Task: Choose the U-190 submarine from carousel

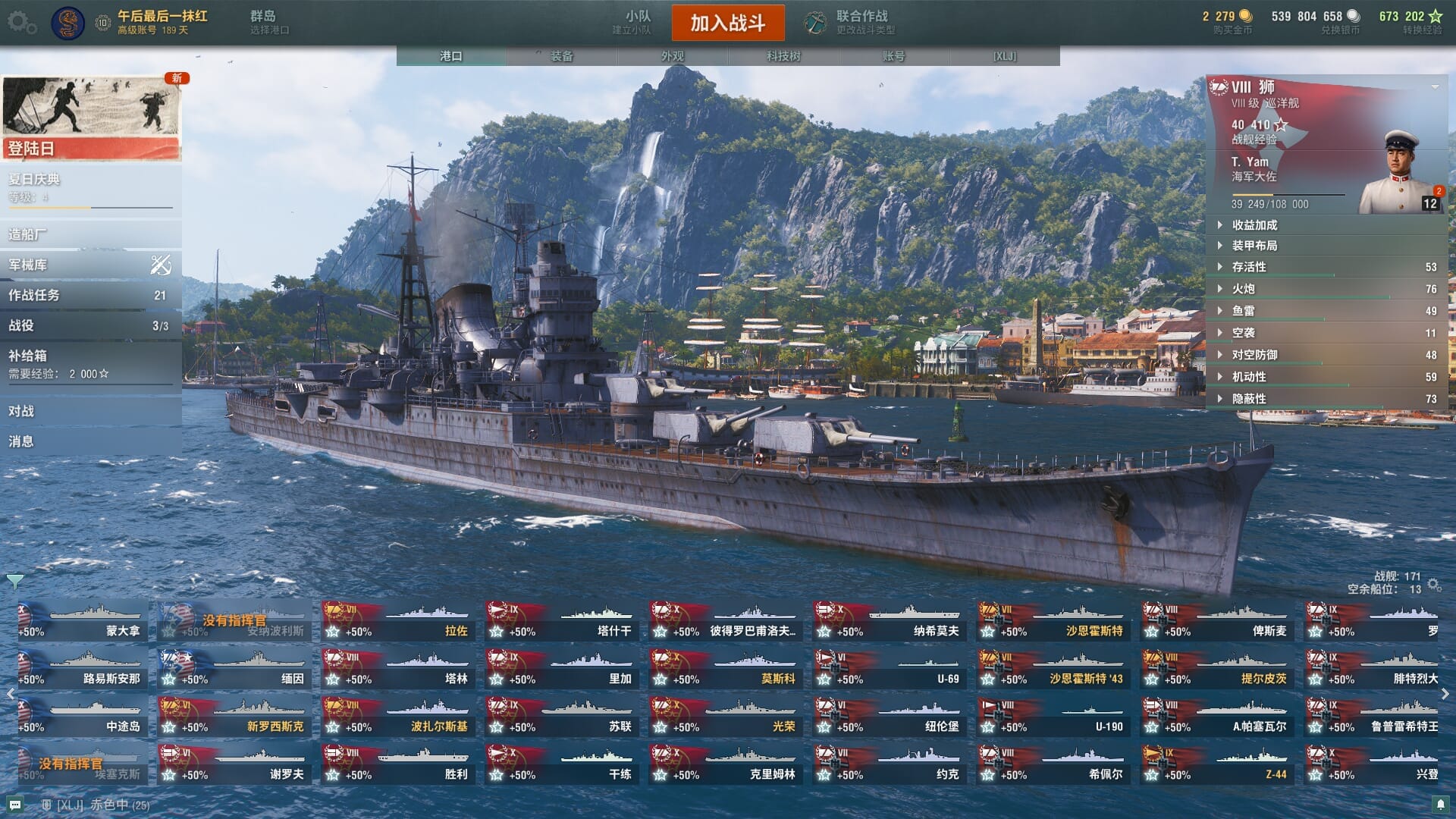Action: pos(1053,717)
